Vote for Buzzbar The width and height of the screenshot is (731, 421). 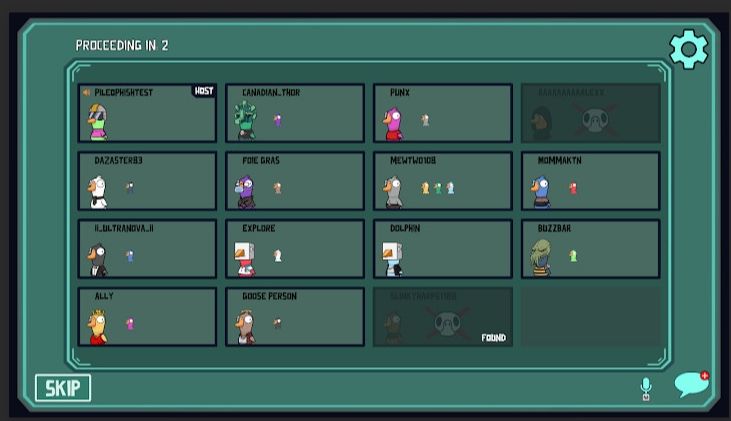point(591,249)
